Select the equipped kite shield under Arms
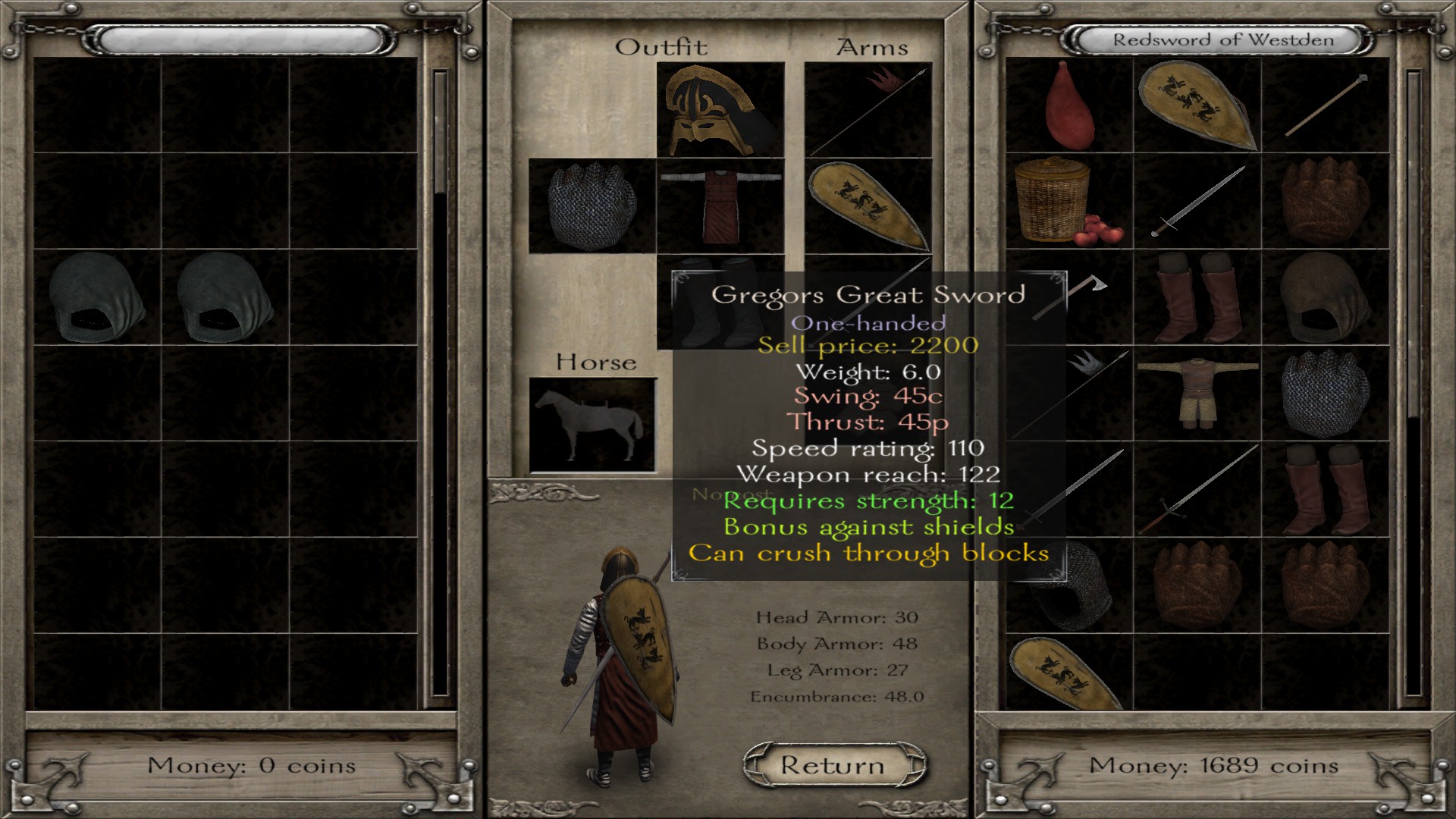1456x819 pixels. click(868, 206)
